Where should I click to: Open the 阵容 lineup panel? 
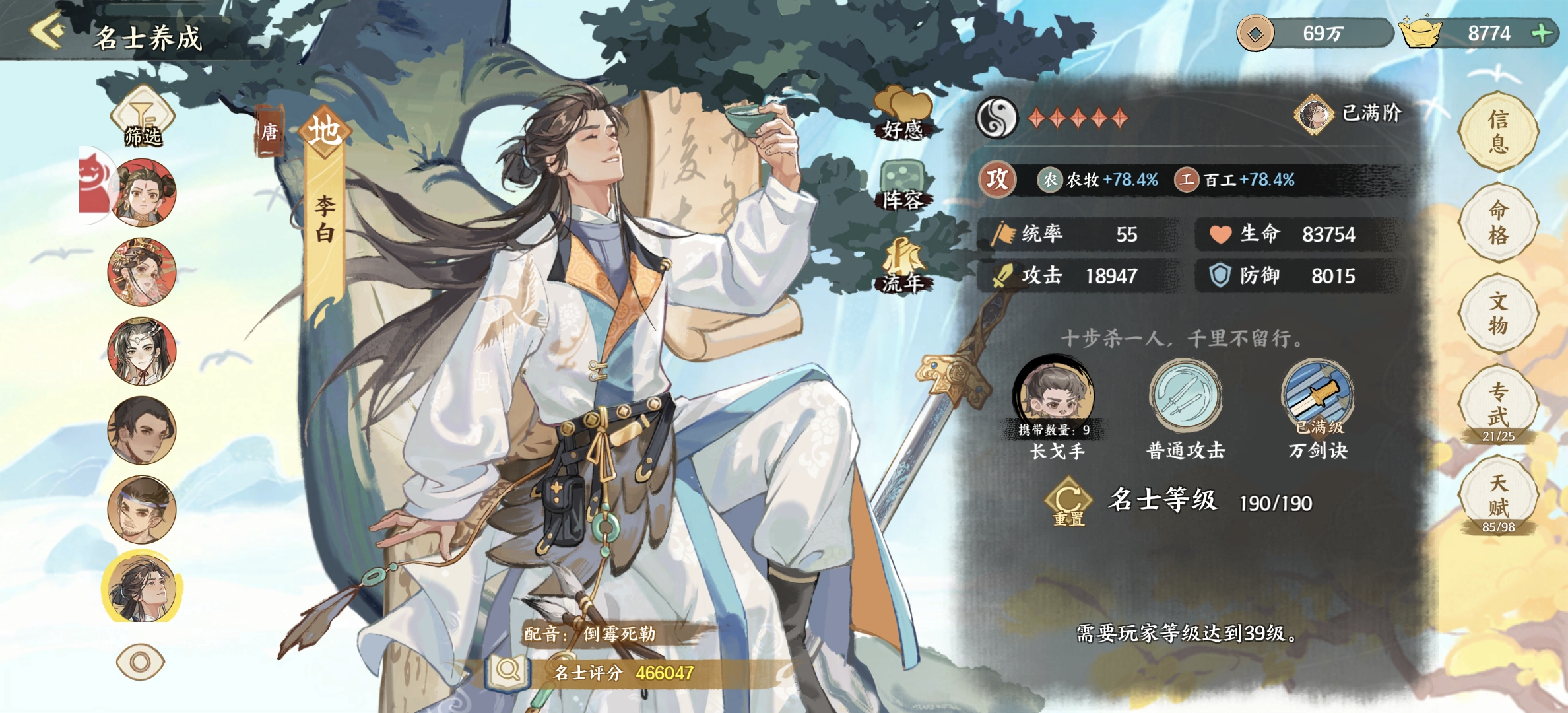click(902, 185)
